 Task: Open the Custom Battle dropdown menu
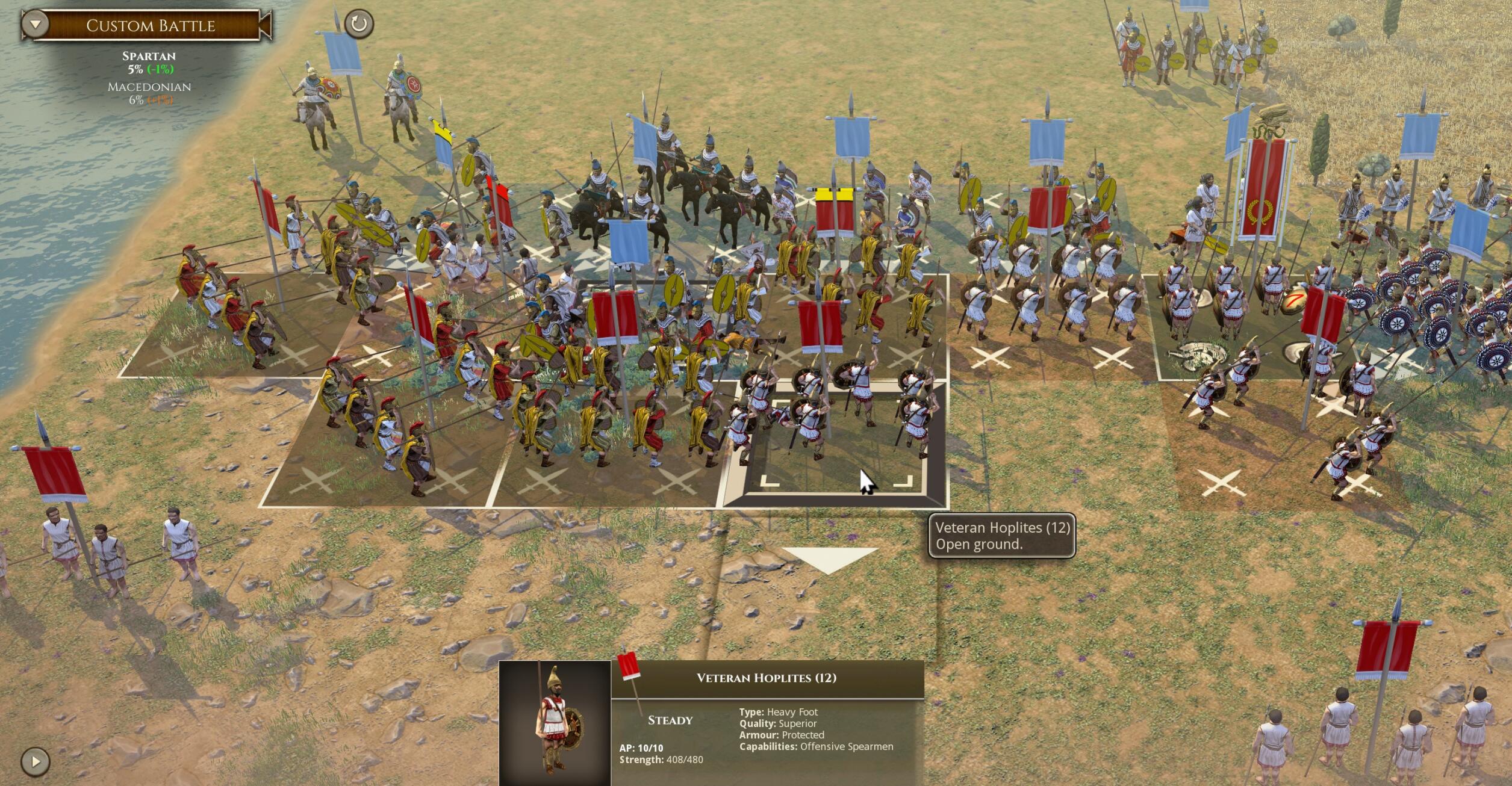[36, 25]
